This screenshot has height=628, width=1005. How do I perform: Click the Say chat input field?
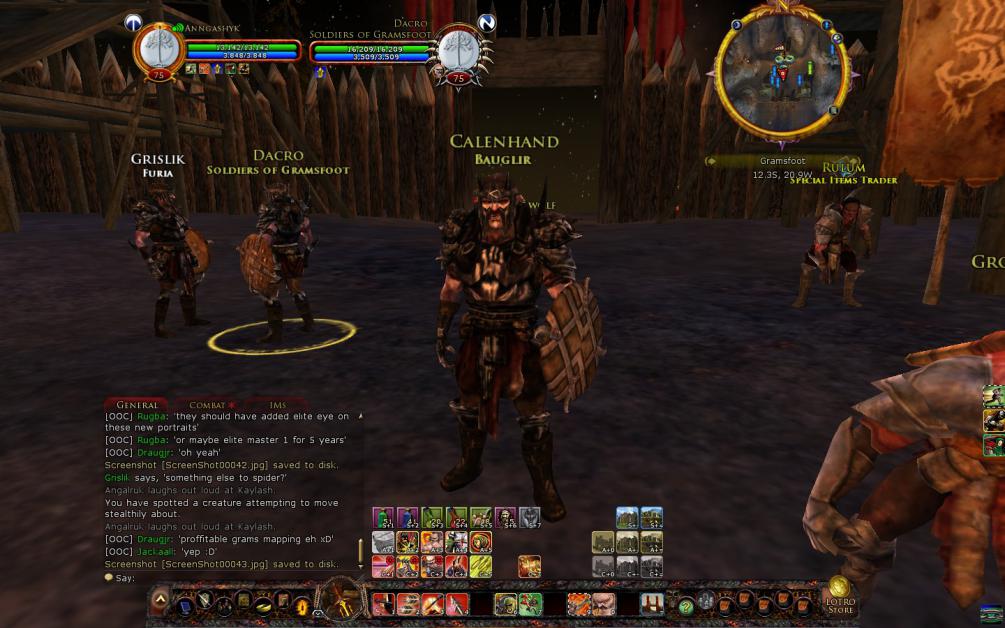coord(230,578)
